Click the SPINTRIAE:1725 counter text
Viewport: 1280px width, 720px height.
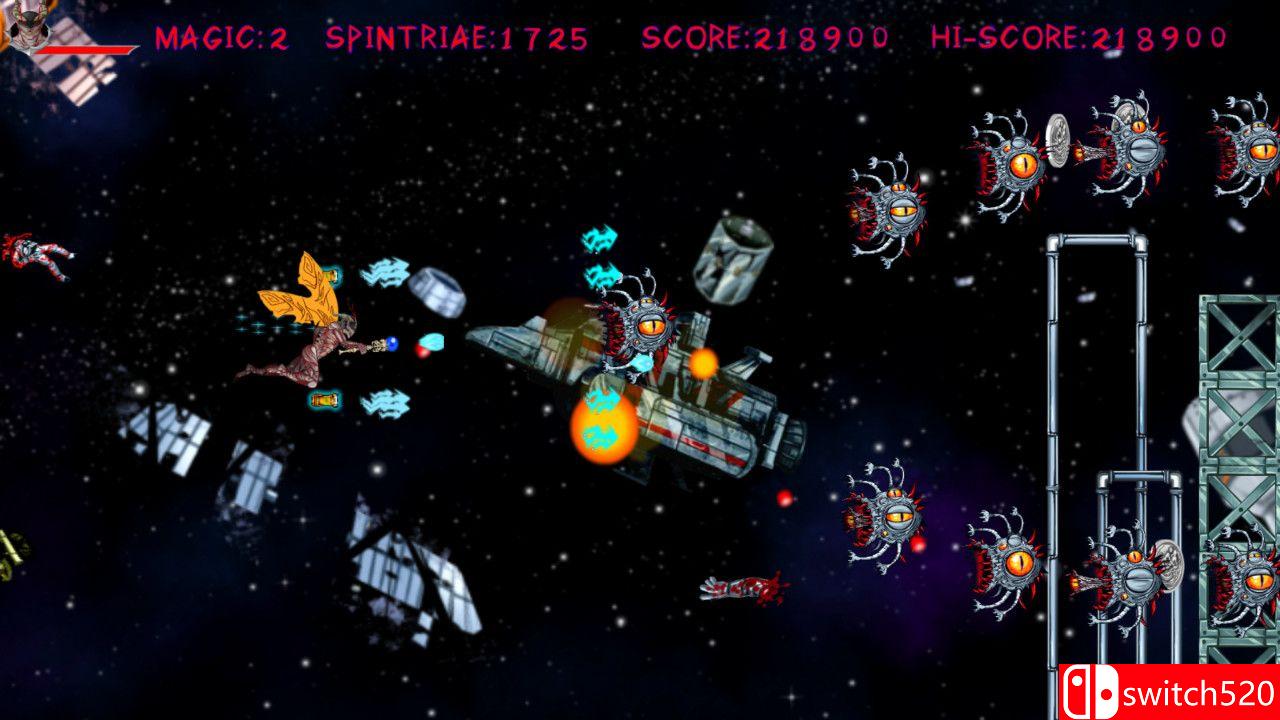click(x=455, y=40)
